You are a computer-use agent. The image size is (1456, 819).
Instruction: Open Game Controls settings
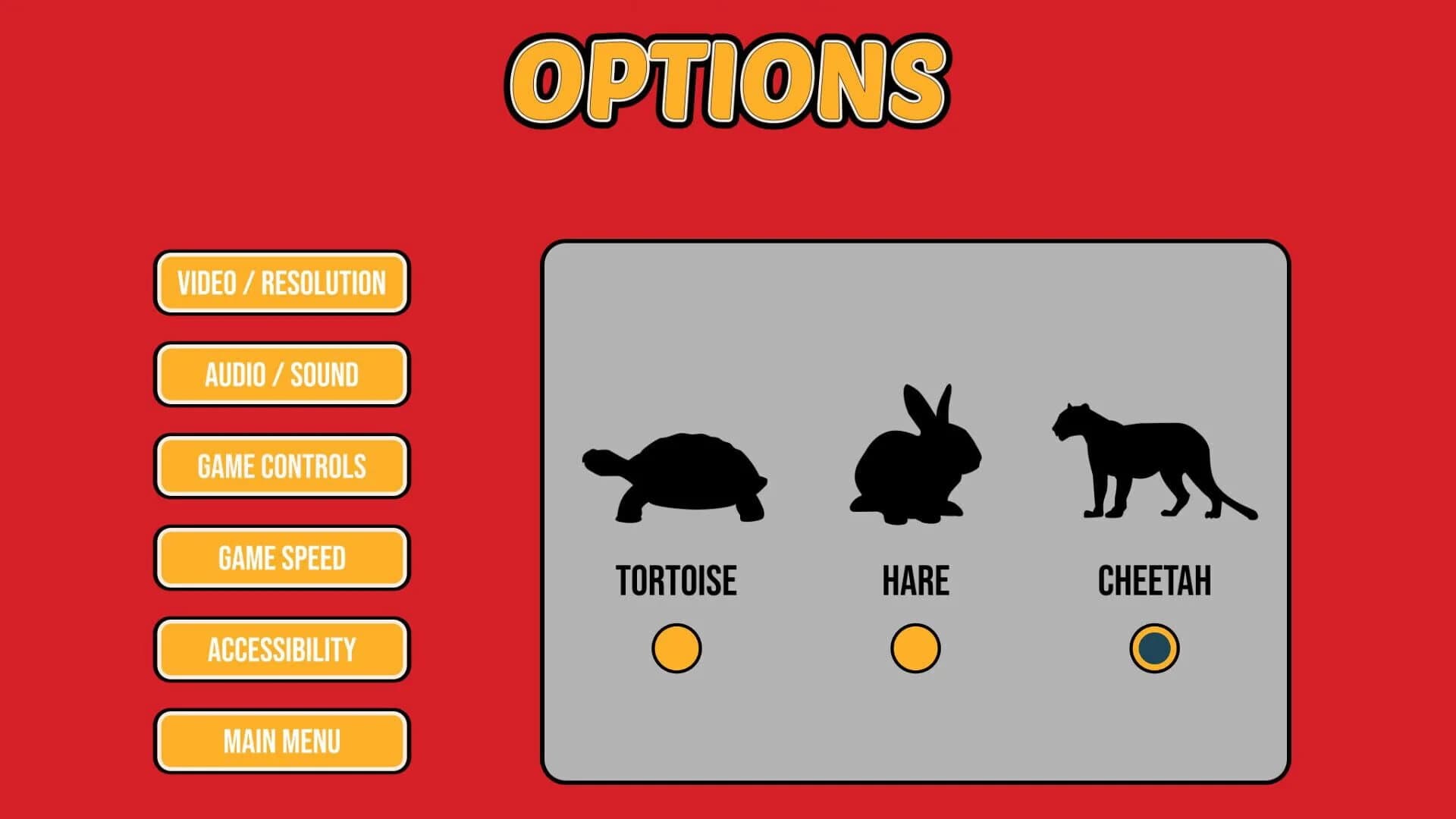281,466
